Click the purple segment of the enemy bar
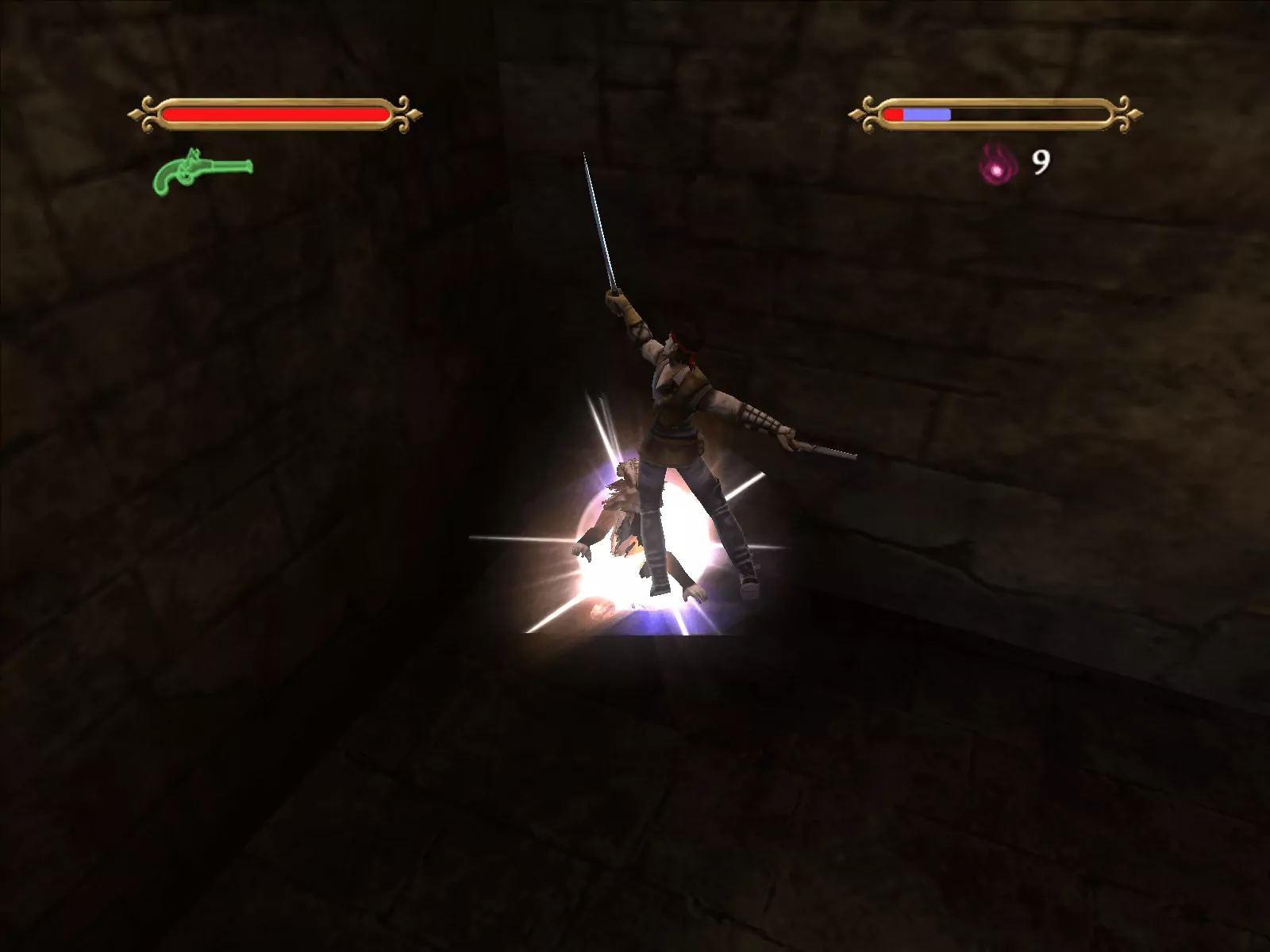 coord(929,112)
